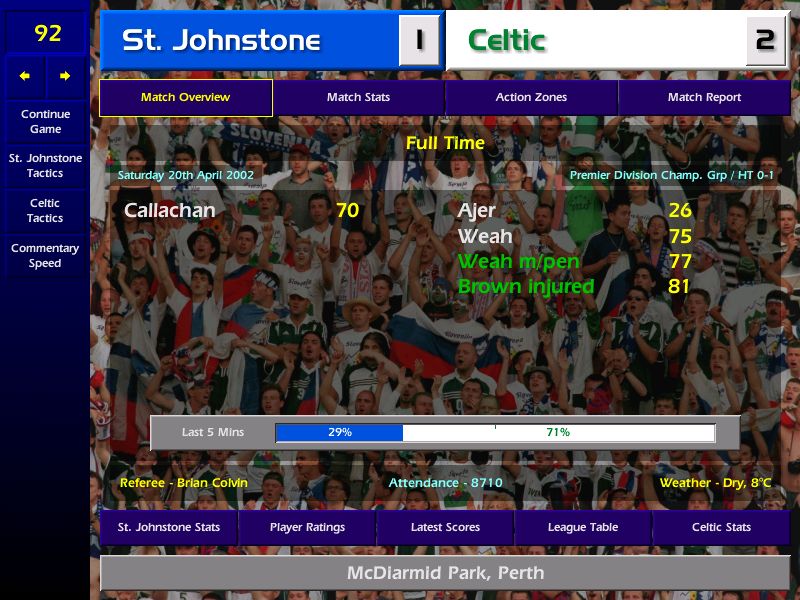Select the Match Overview tab
Screen dimensions: 800x600
pyautogui.click(x=185, y=98)
